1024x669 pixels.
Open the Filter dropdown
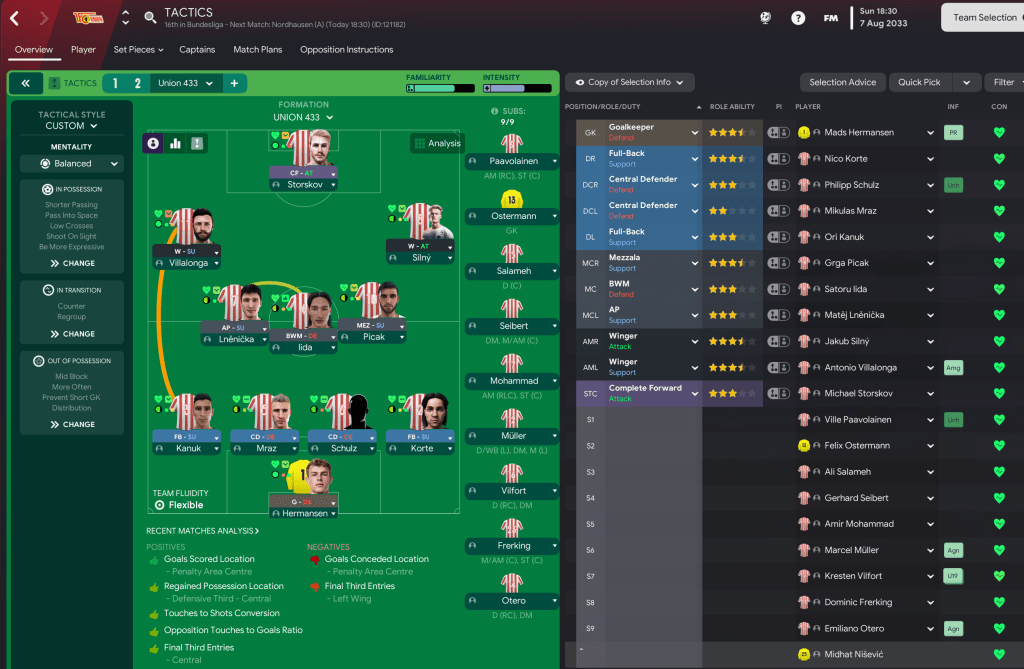1004,82
